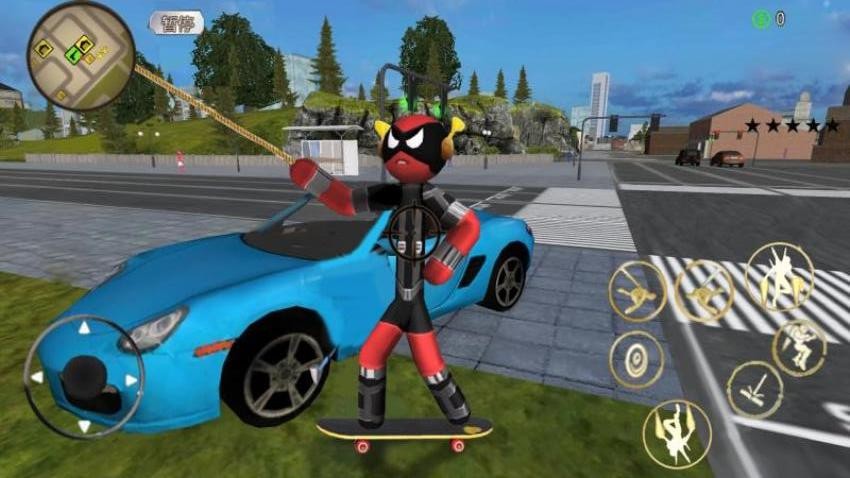Tap the 暂停 pause button

point(176,22)
